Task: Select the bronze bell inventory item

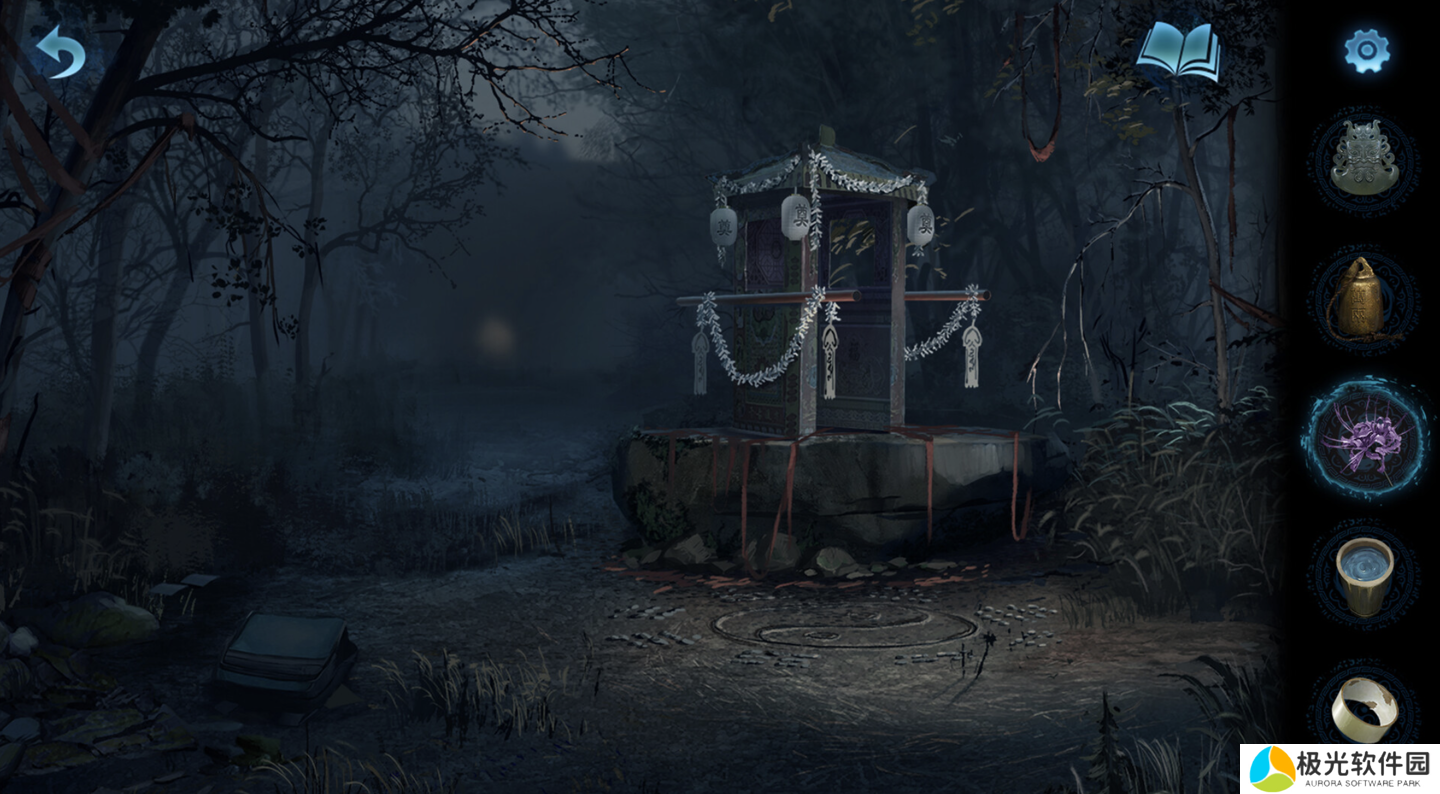Action: pos(1363,298)
